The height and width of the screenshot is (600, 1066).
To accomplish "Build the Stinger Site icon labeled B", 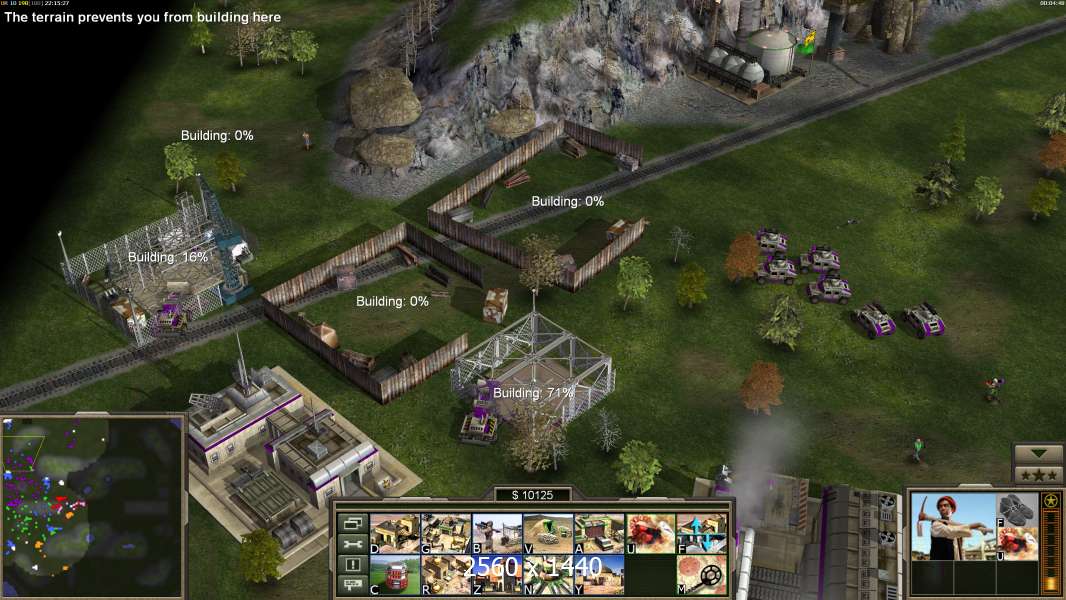I will tap(496, 533).
